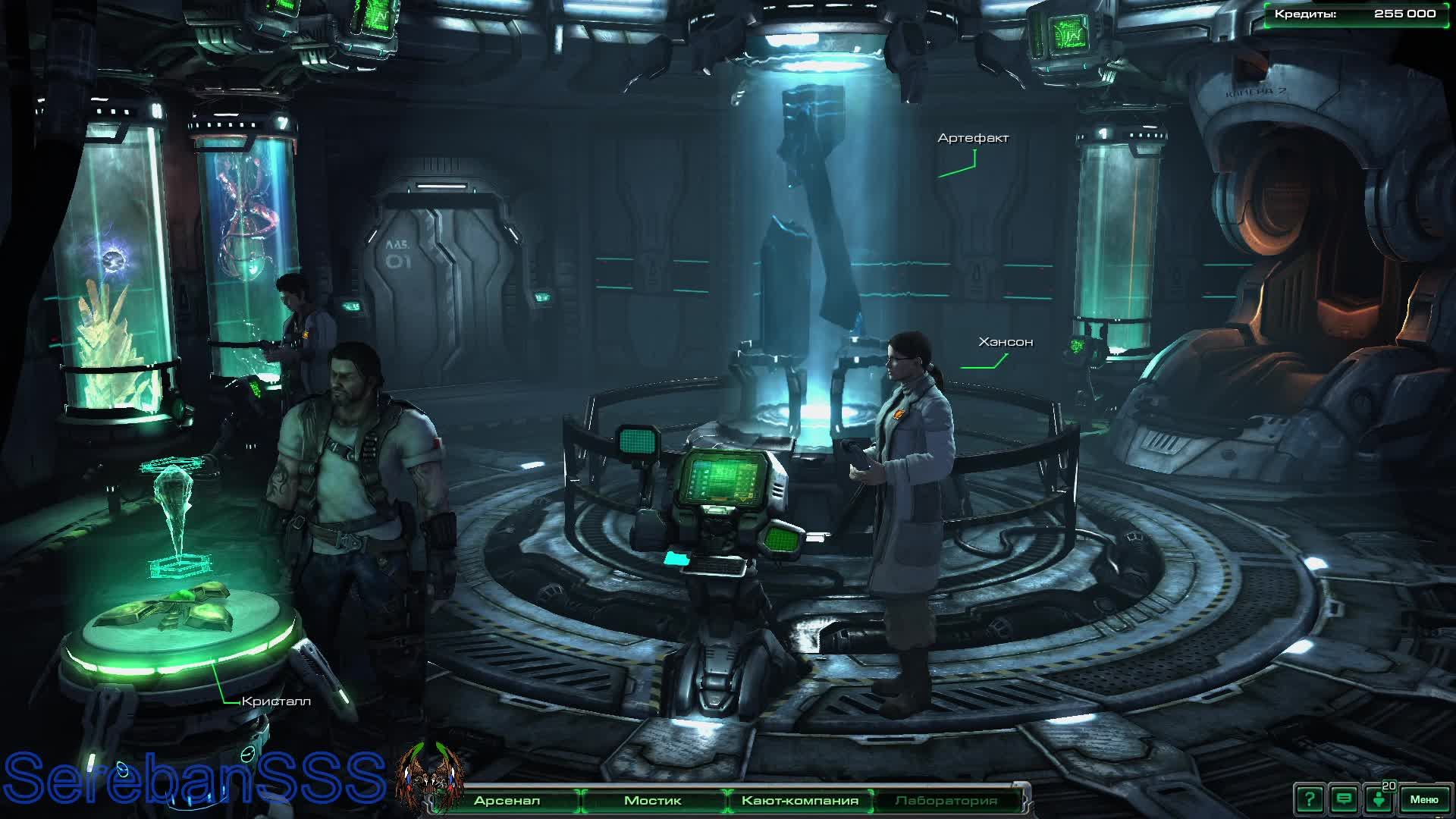This screenshot has width=1456, height=819.
Task: Open help with the question mark button
Action: 1310,799
